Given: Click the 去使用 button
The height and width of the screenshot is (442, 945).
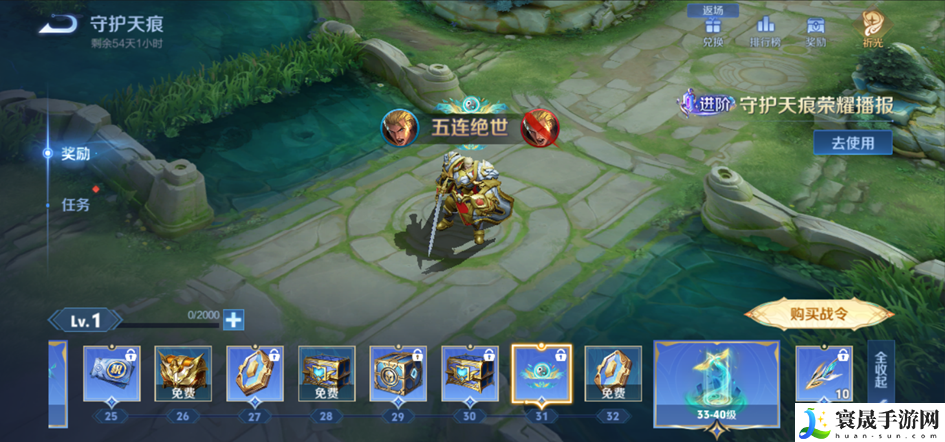Looking at the screenshot, I should (x=852, y=143).
